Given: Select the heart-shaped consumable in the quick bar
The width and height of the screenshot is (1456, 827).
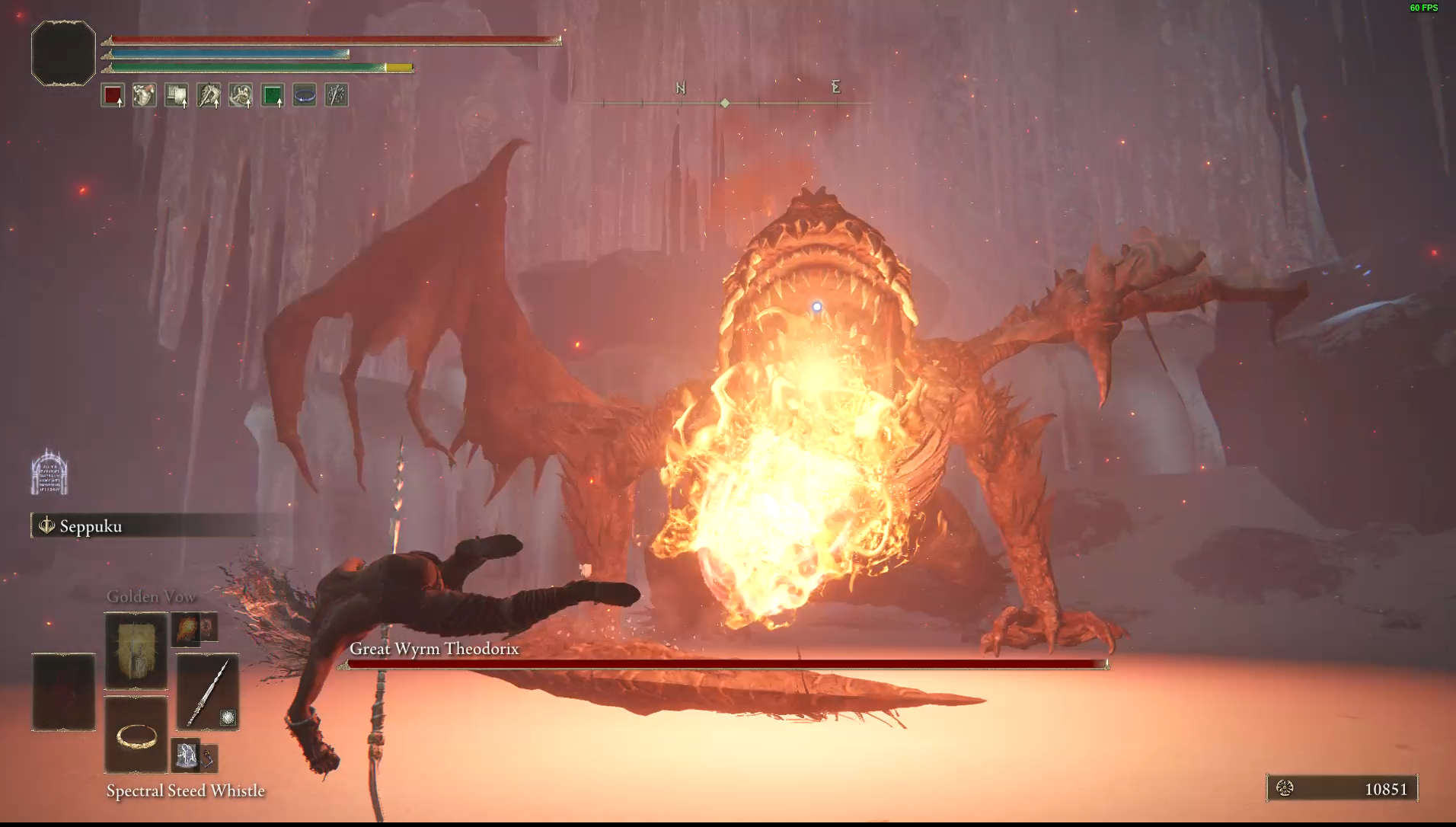Looking at the screenshot, I should click(x=144, y=94).
